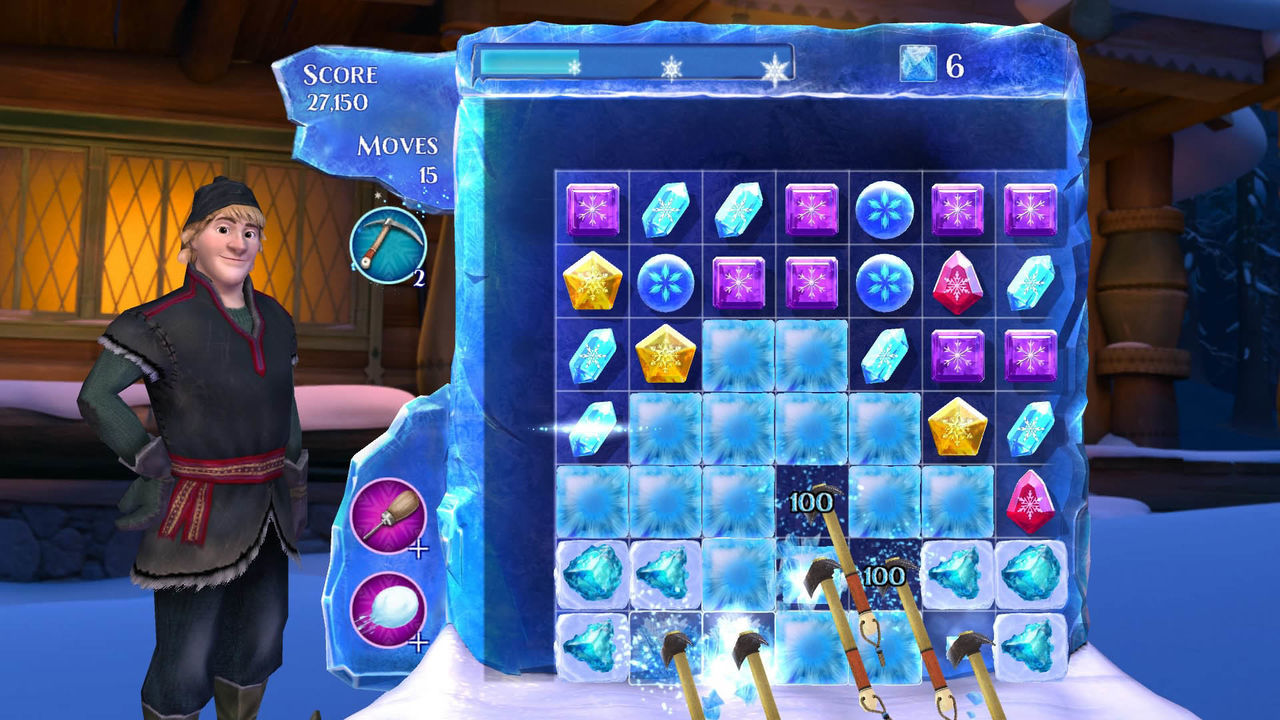
Task: Select the large third snowflake milestone marker
Action: (776, 68)
